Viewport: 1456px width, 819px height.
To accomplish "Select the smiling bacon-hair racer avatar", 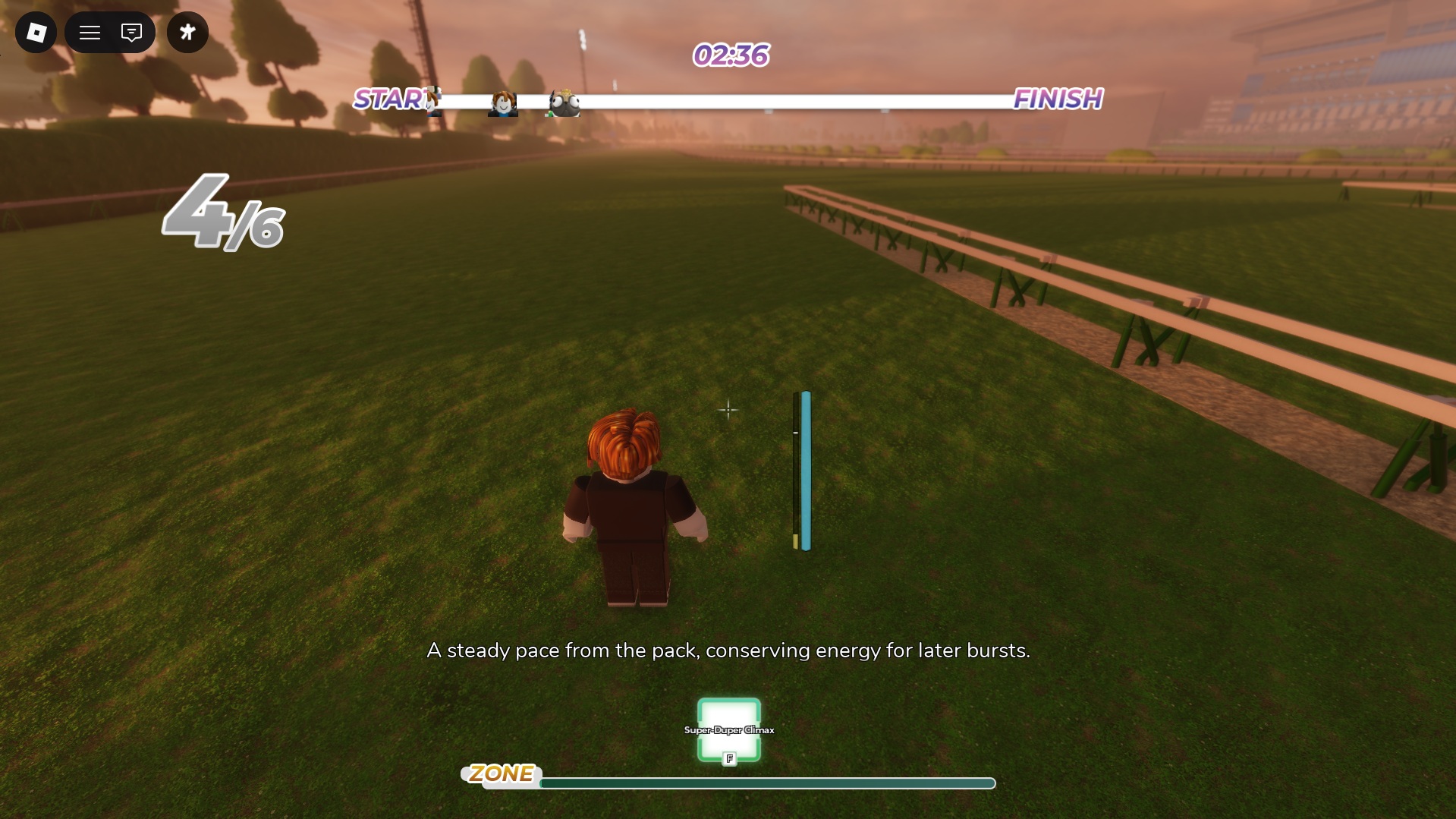I will pos(502,102).
